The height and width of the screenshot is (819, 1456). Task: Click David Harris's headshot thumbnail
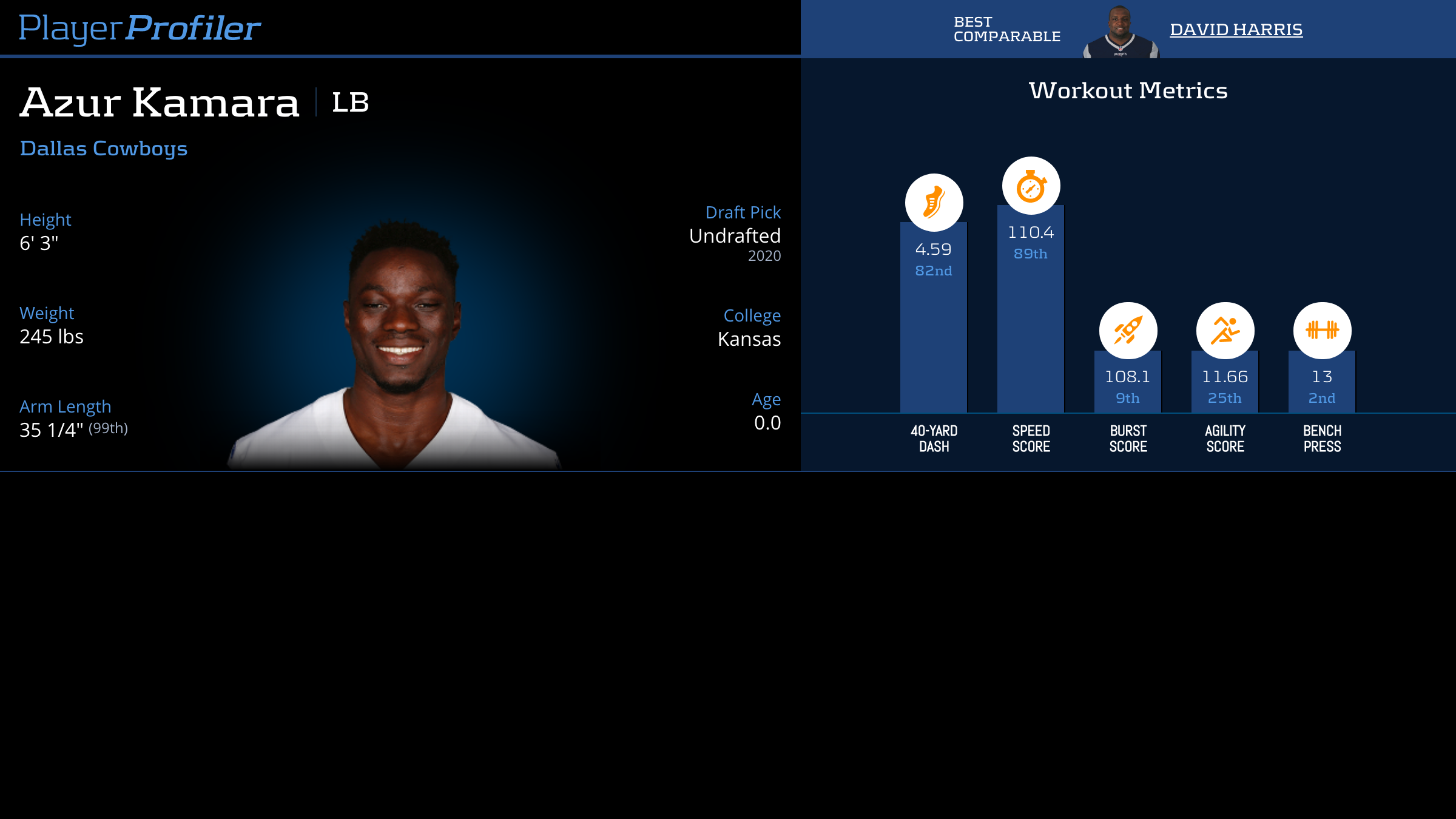tap(1121, 32)
